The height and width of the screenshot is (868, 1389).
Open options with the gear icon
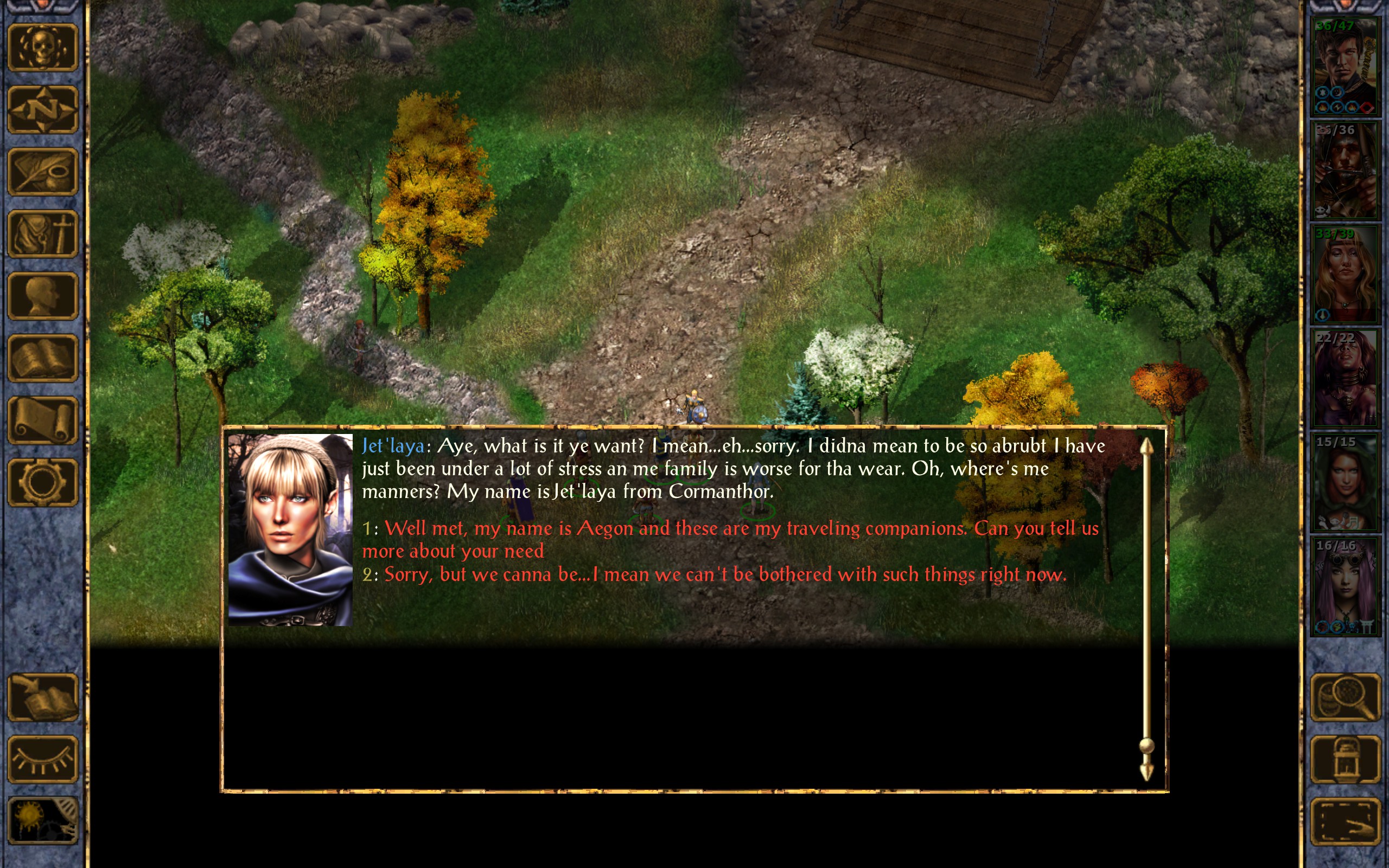(x=43, y=482)
